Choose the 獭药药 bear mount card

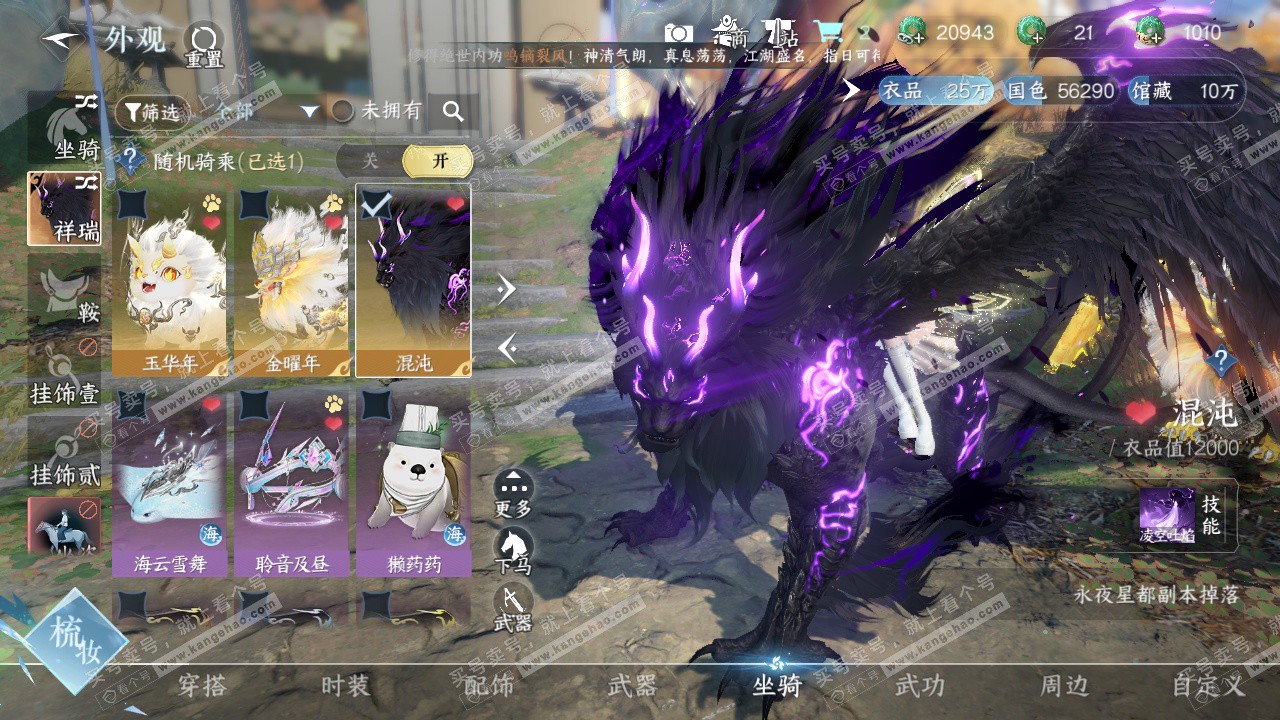413,482
